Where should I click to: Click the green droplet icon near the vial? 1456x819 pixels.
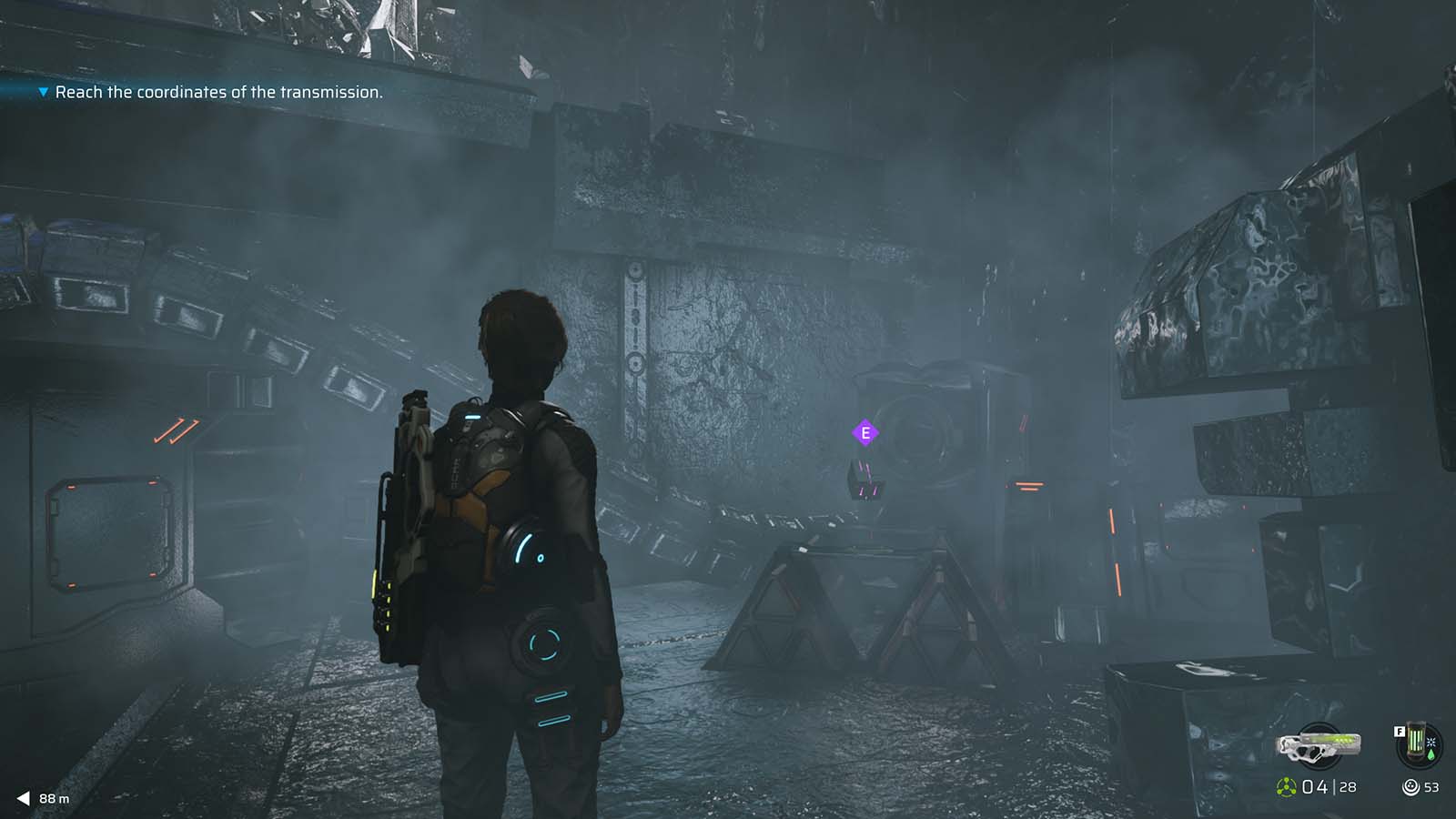coord(1431,755)
